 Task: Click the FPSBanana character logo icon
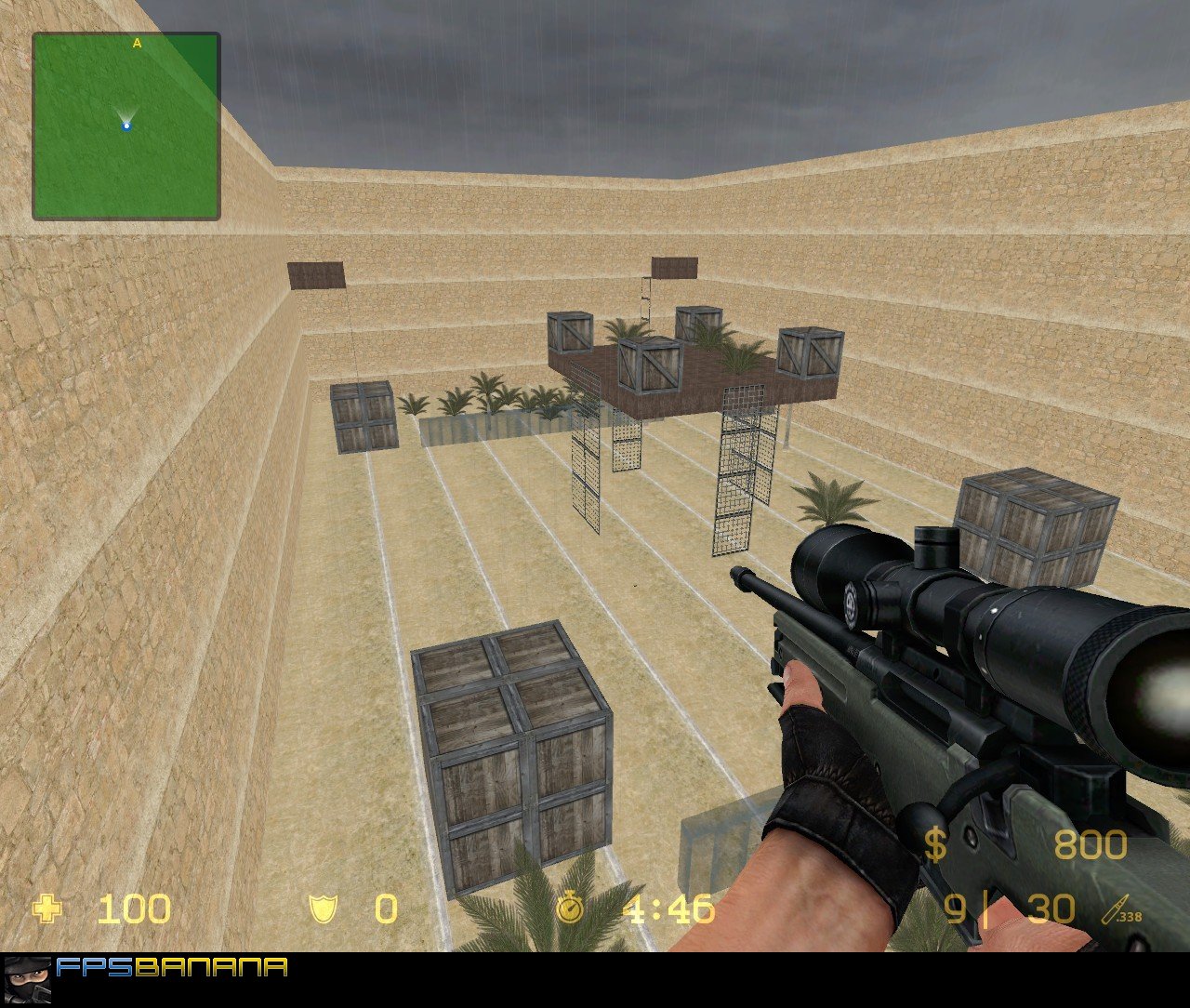pyautogui.click(x=26, y=978)
